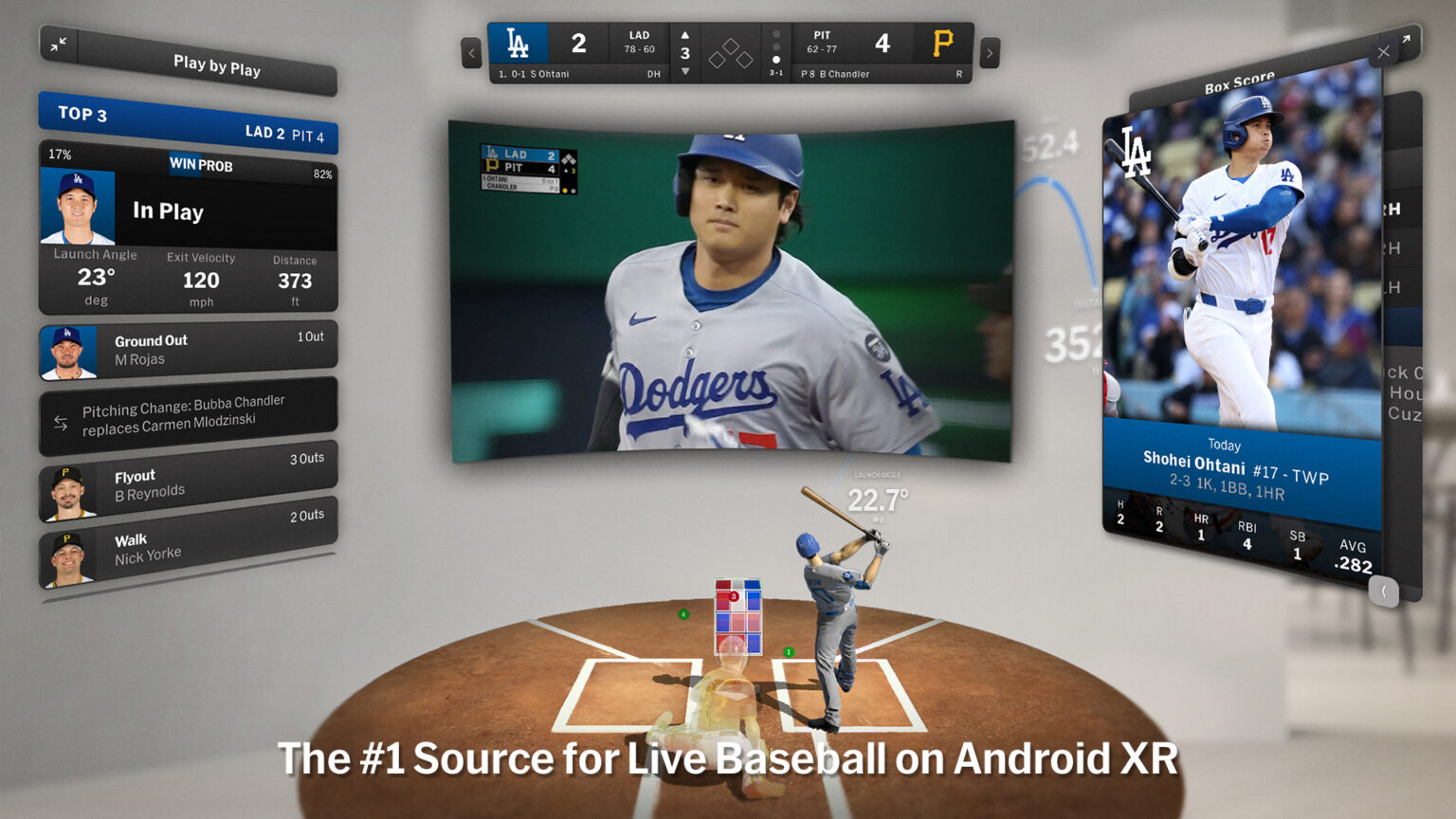Viewport: 1456px width, 819px height.
Task: Toggle the inning down arrow on the scoreboard
Action: [684, 69]
